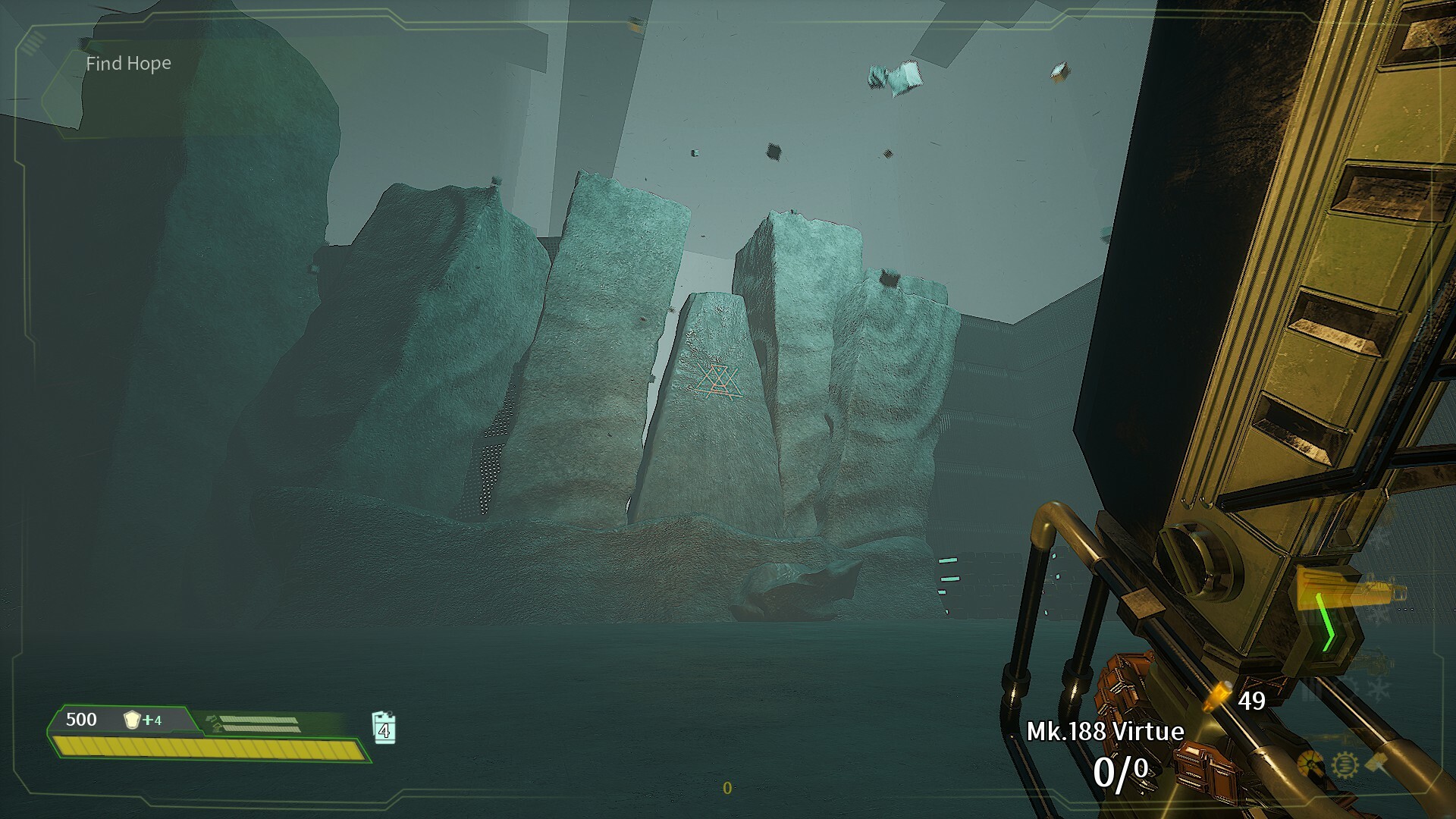Click the 500 health value

pos(81,719)
